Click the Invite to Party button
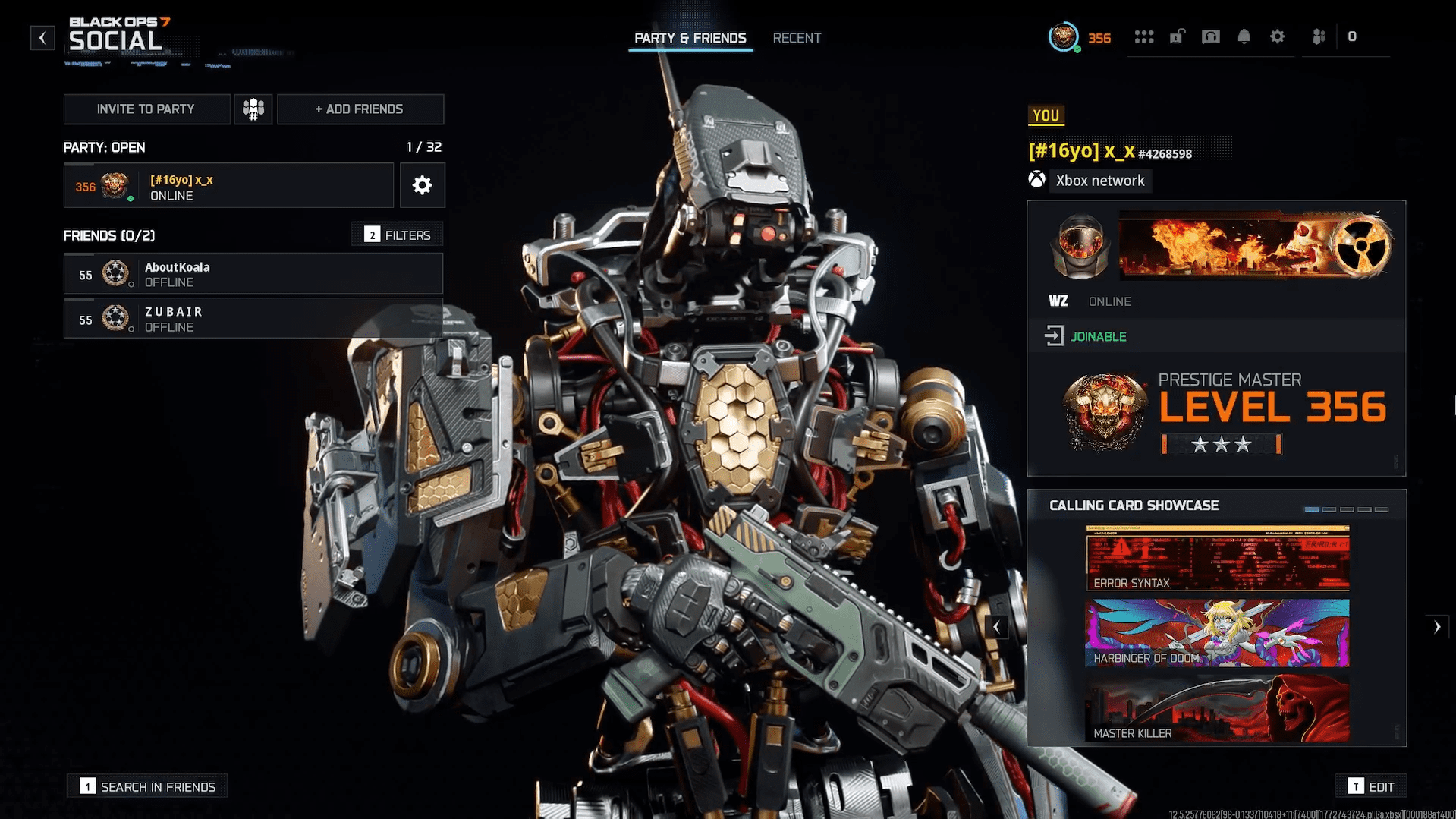 point(146,109)
